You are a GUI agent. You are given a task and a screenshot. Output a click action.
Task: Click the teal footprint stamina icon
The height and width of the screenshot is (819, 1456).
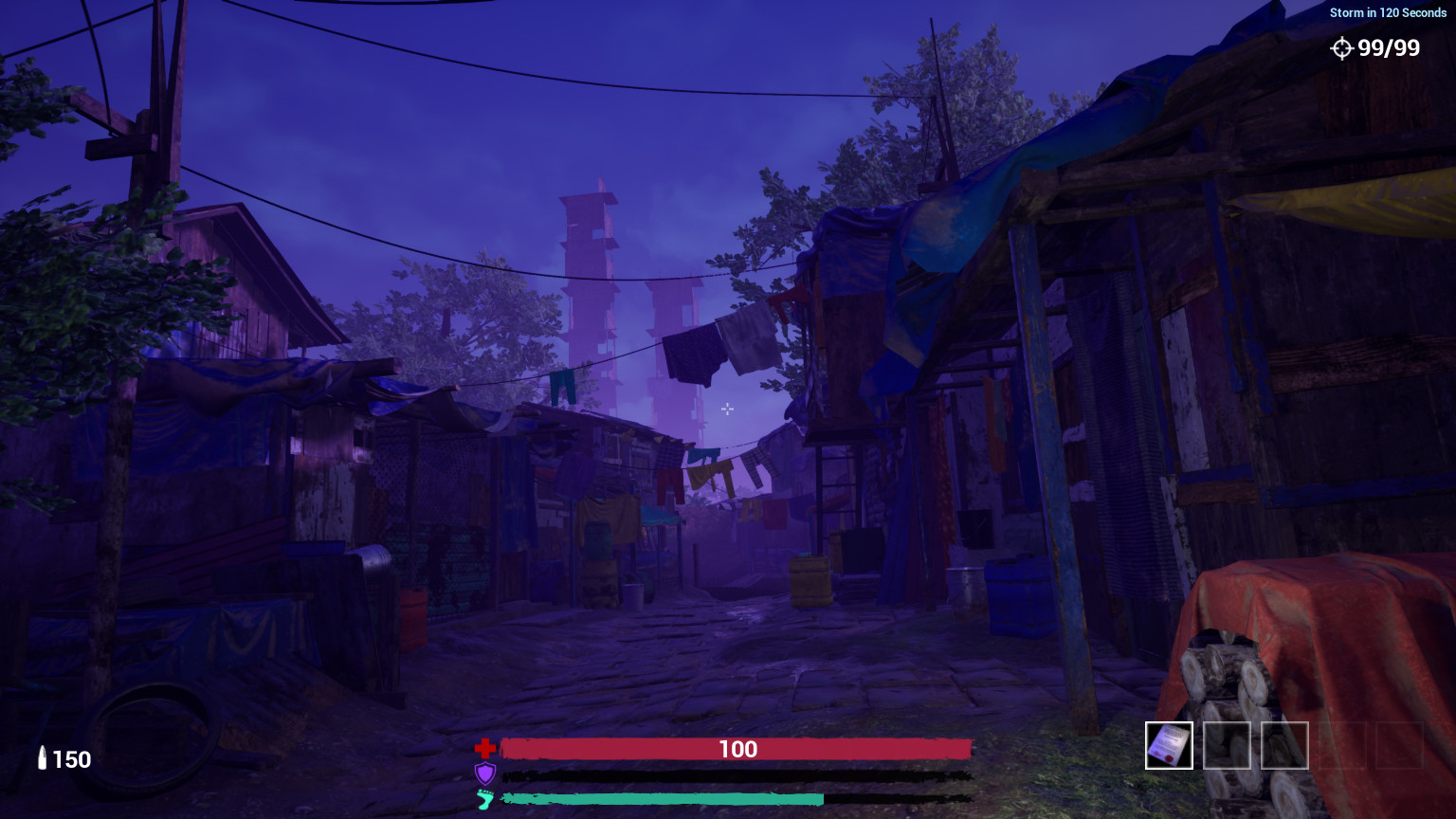(484, 799)
